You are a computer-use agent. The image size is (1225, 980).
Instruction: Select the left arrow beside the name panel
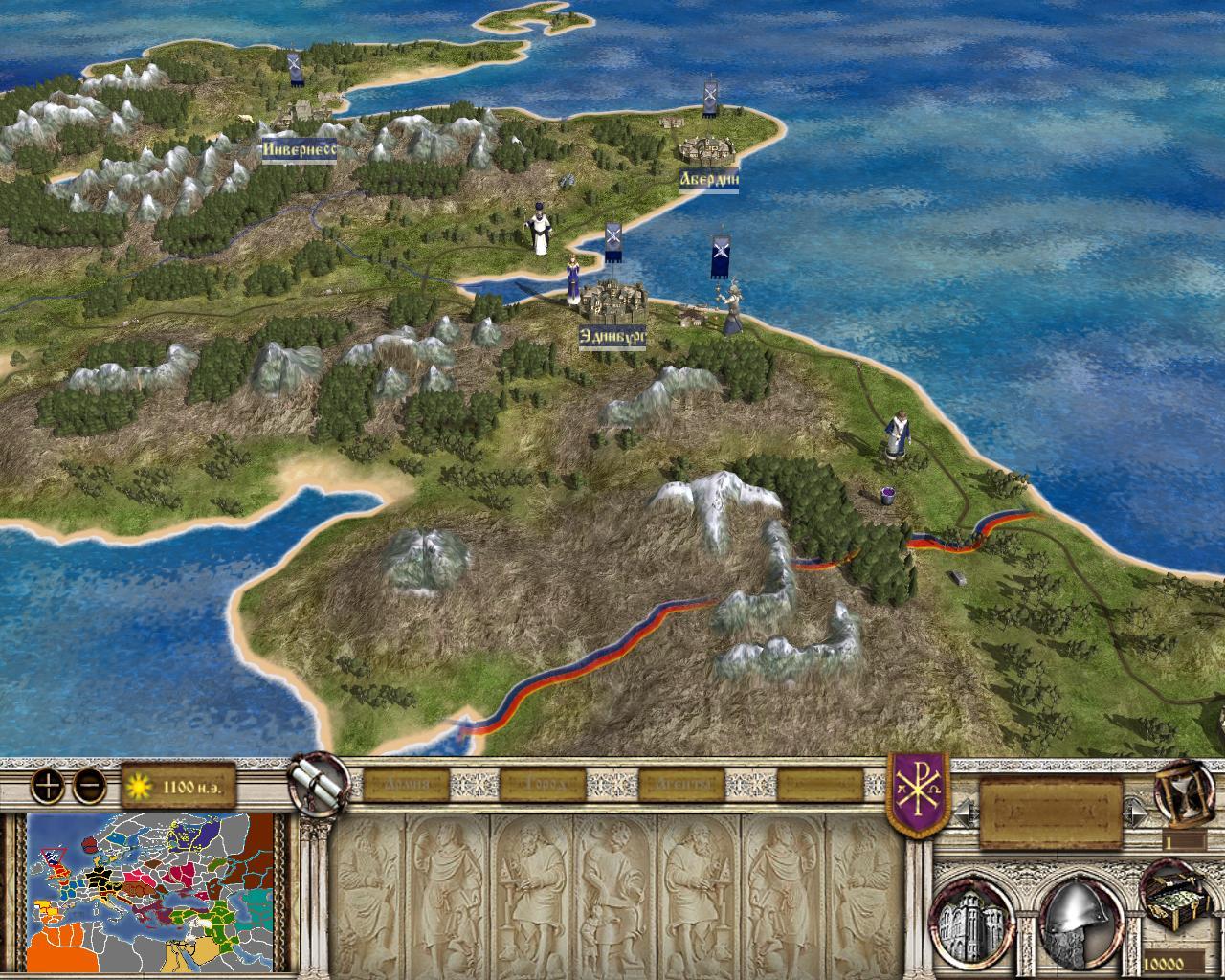pyautogui.click(x=965, y=813)
